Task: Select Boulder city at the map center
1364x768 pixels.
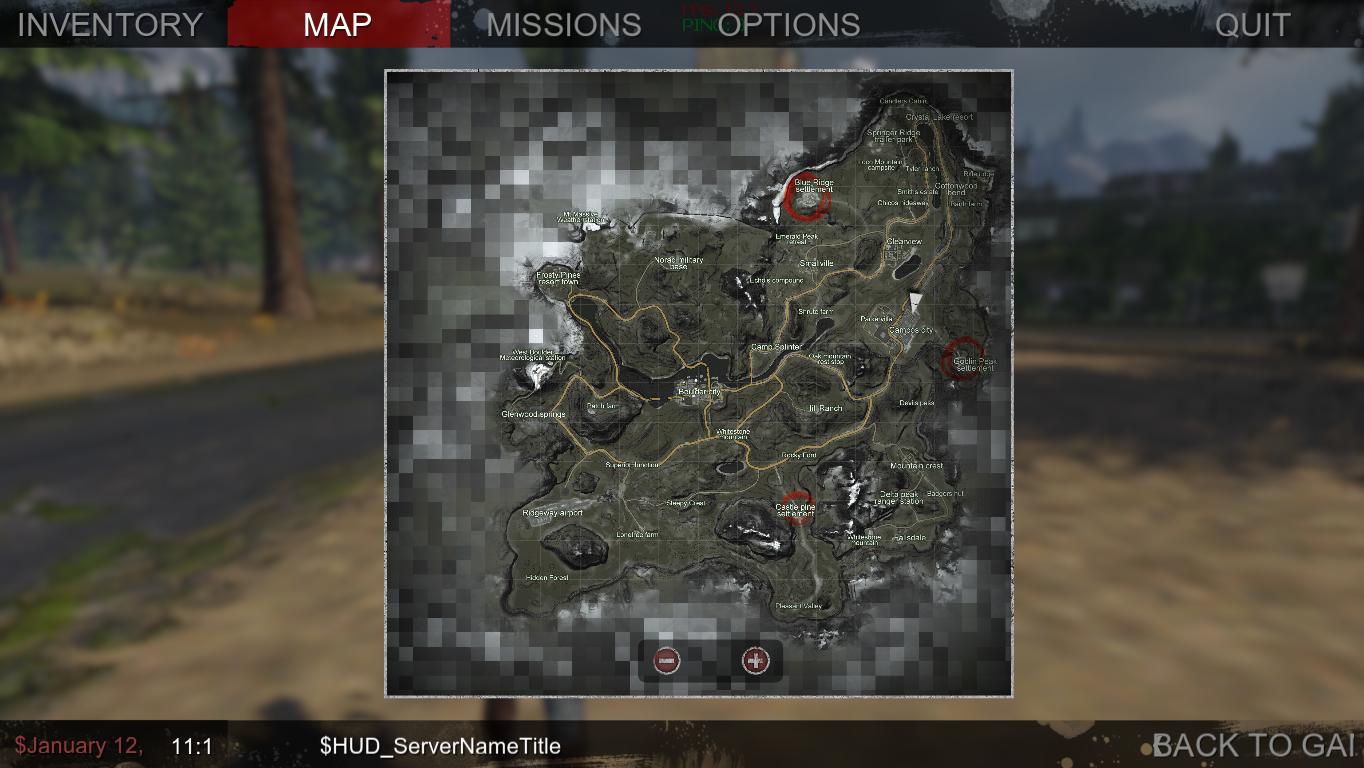Action: click(x=700, y=391)
